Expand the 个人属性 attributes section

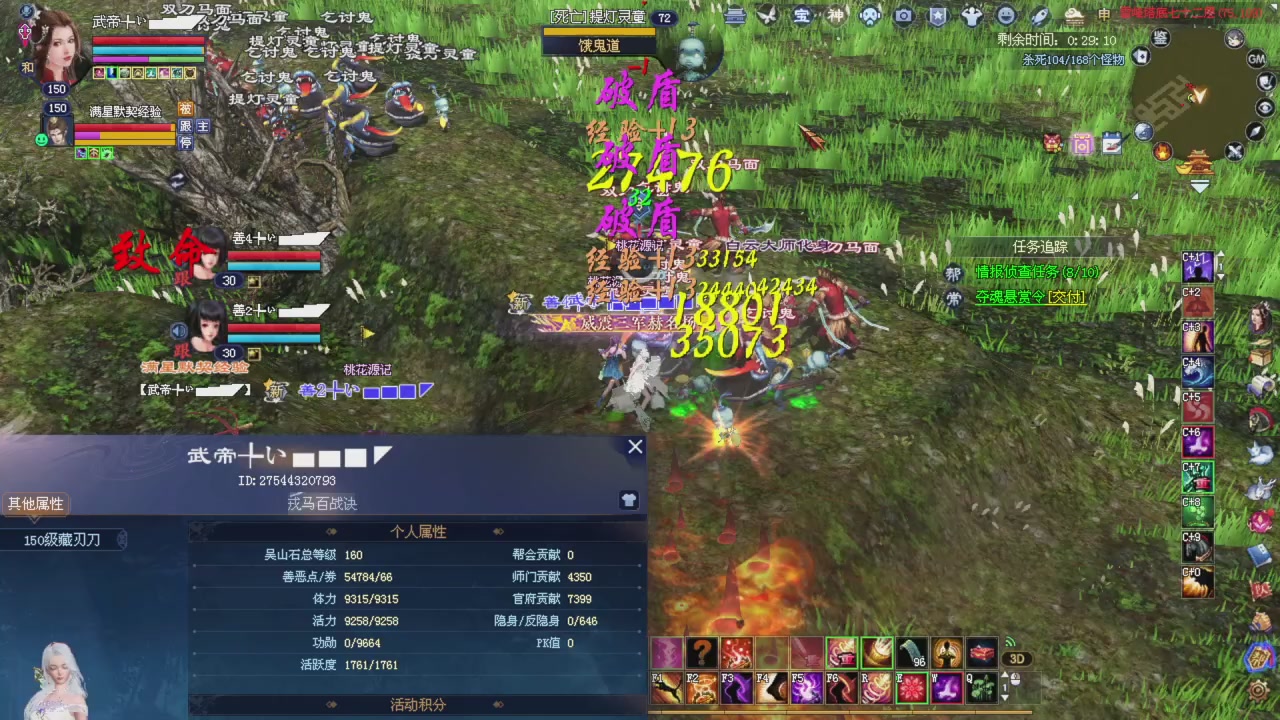[x=417, y=531]
